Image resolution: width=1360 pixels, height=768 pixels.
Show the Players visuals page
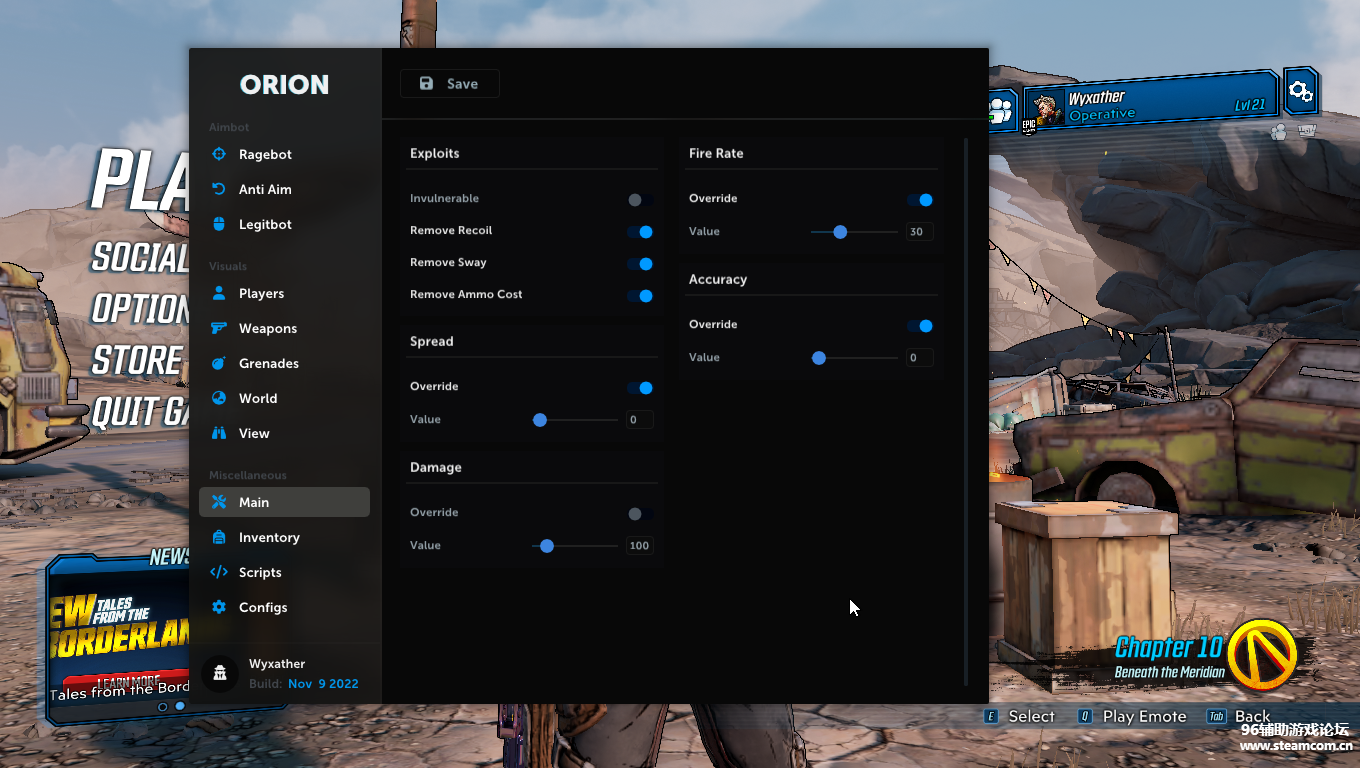pyautogui.click(x=261, y=294)
